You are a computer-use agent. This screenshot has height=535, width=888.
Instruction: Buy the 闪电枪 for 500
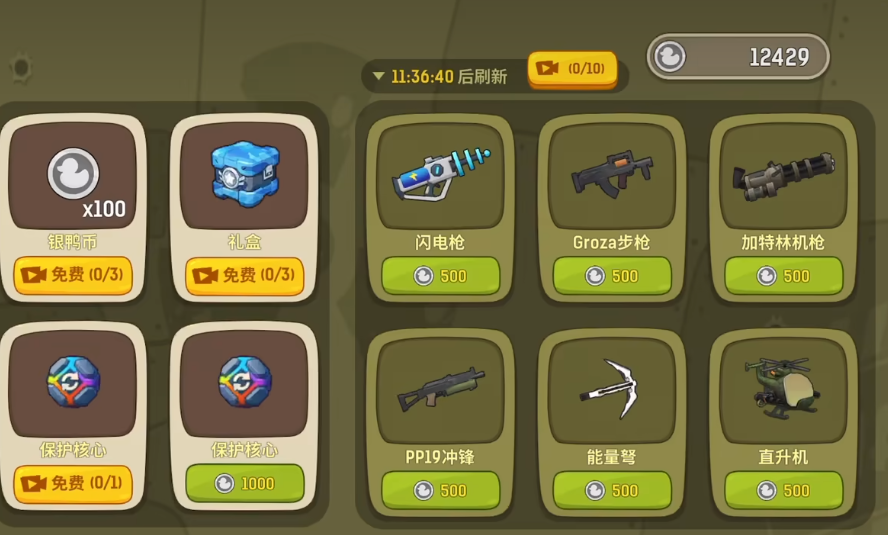[440, 276]
